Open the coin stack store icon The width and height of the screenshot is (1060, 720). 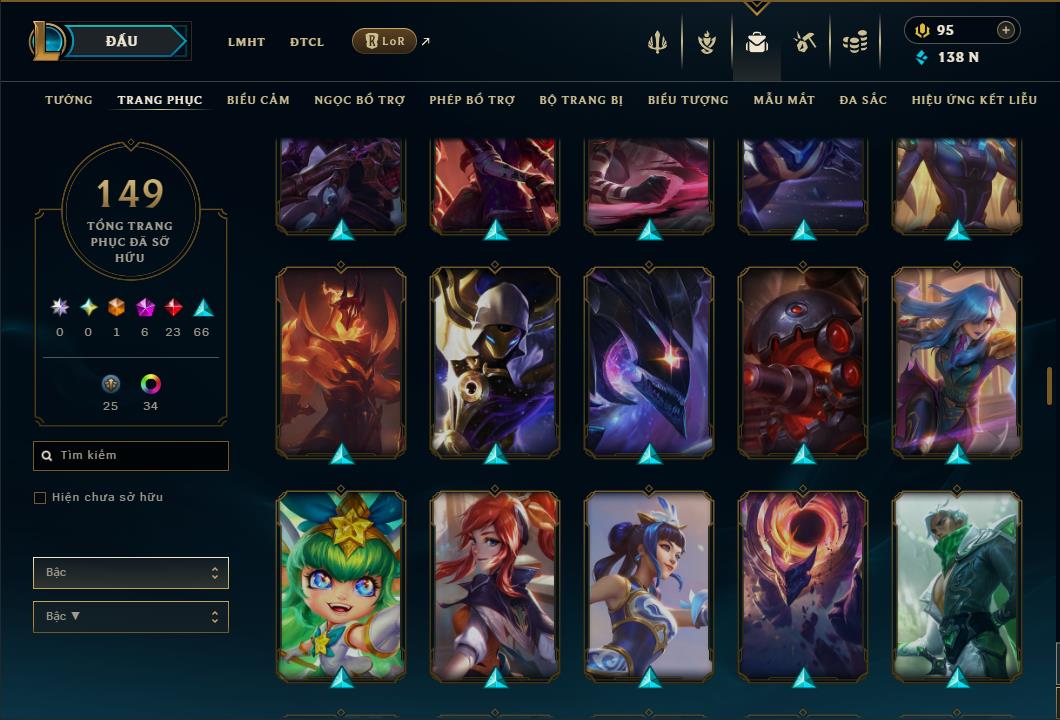(854, 42)
